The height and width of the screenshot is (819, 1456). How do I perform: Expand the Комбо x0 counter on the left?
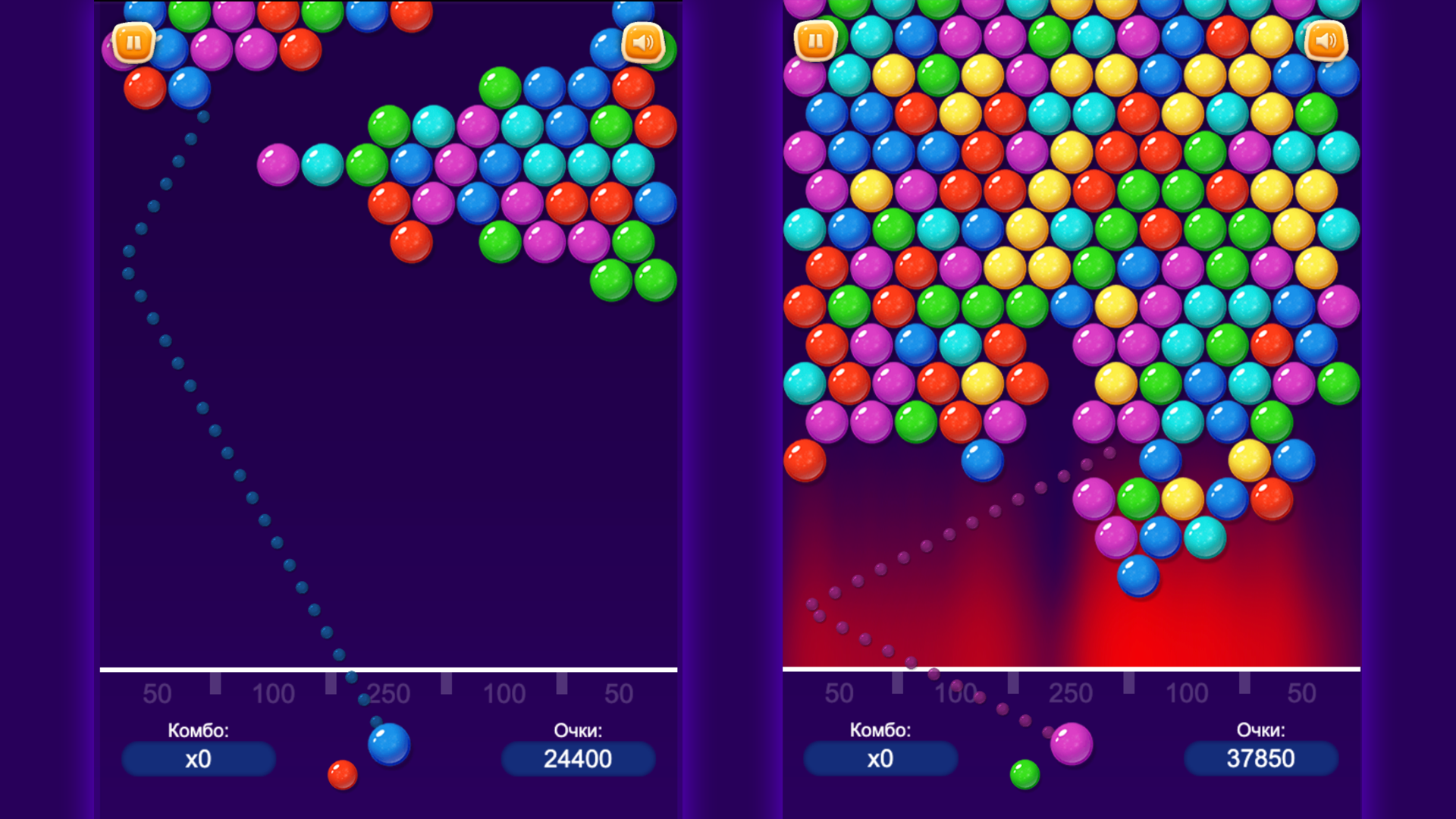click(198, 757)
